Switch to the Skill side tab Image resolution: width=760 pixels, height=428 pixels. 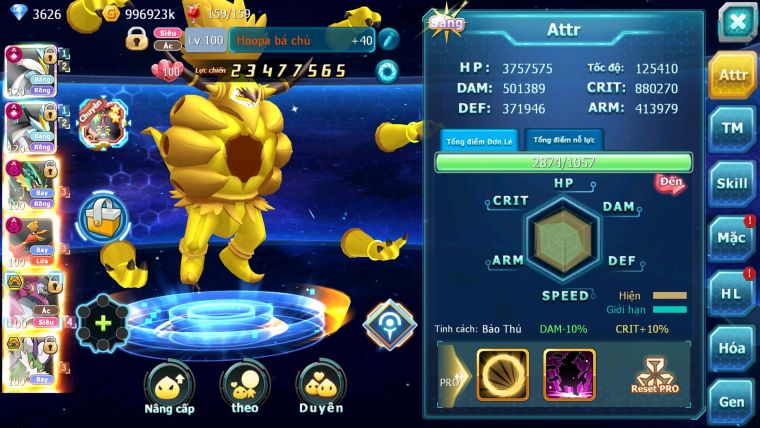(x=732, y=183)
